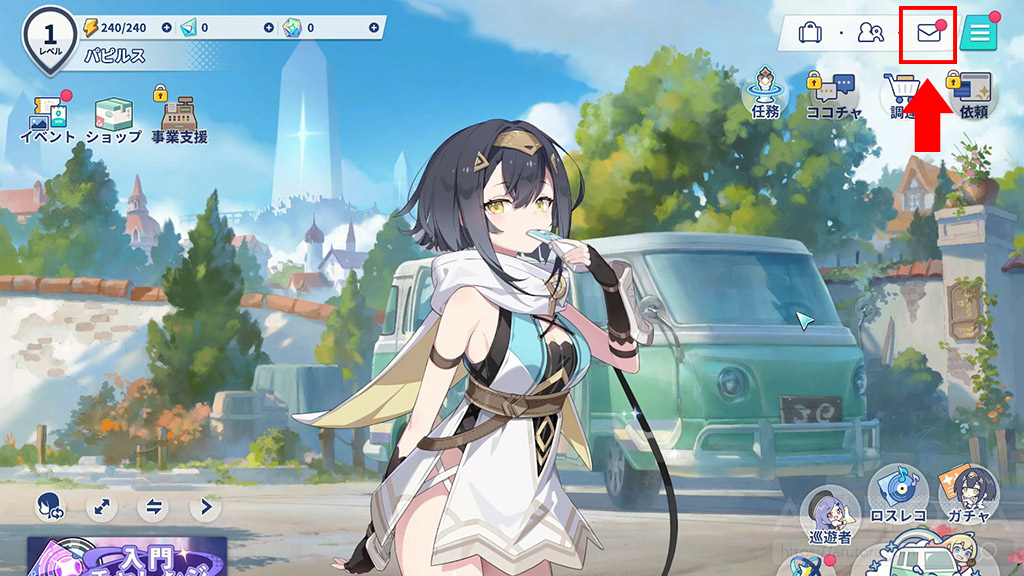Open the ガチャ gacha menu

(x=968, y=494)
